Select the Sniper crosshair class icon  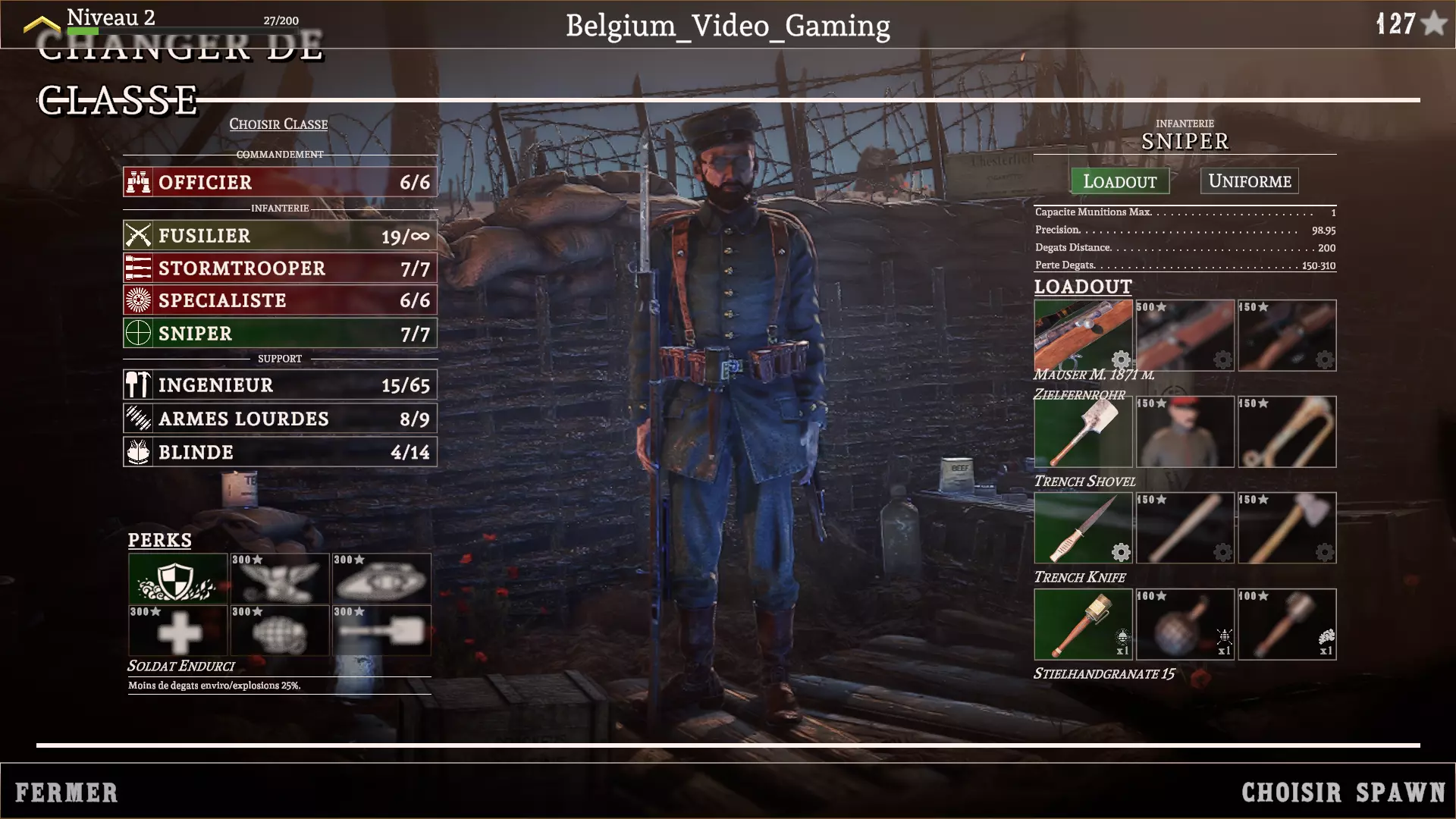(137, 333)
